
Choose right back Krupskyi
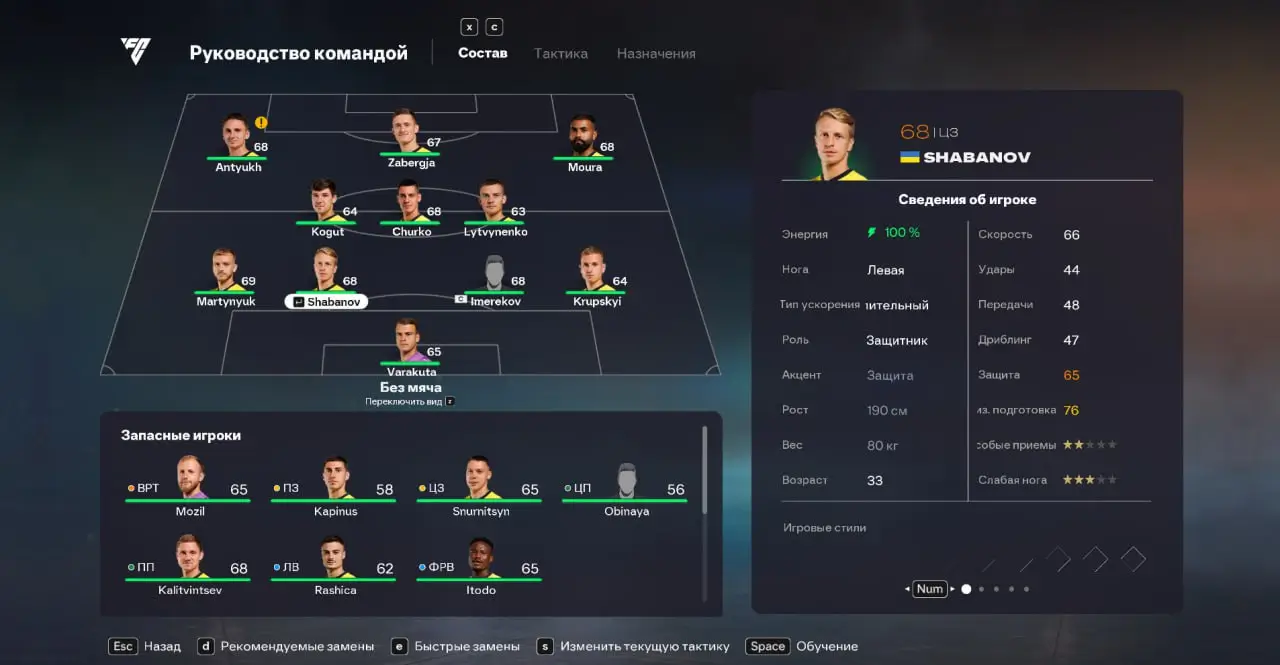pyautogui.click(x=597, y=275)
